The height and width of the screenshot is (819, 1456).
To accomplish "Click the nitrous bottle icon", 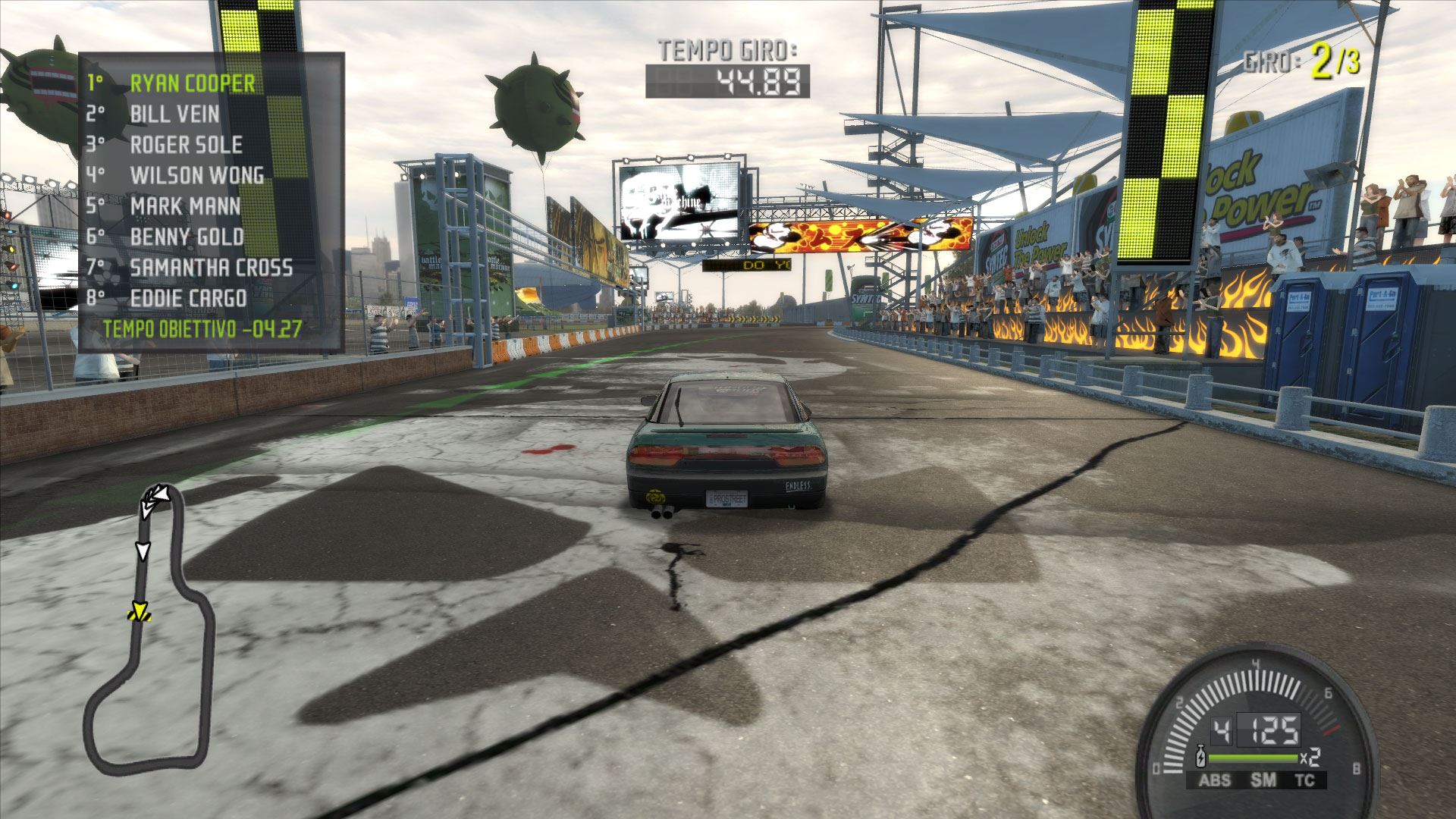I will 1201,757.
